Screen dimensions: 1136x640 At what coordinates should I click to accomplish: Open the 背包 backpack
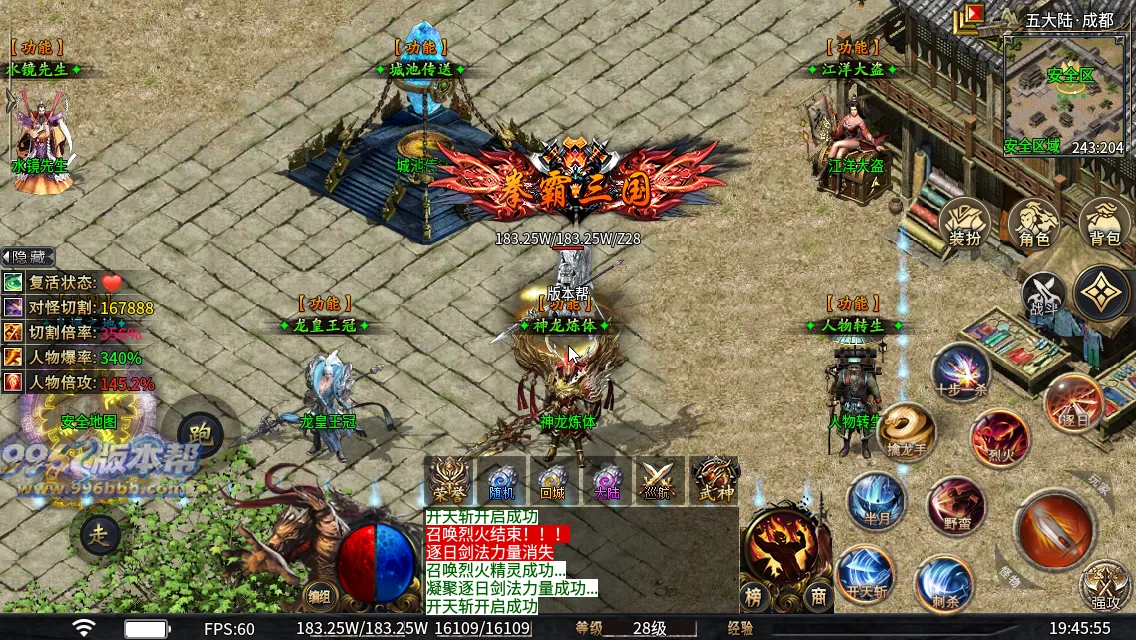point(1104,223)
